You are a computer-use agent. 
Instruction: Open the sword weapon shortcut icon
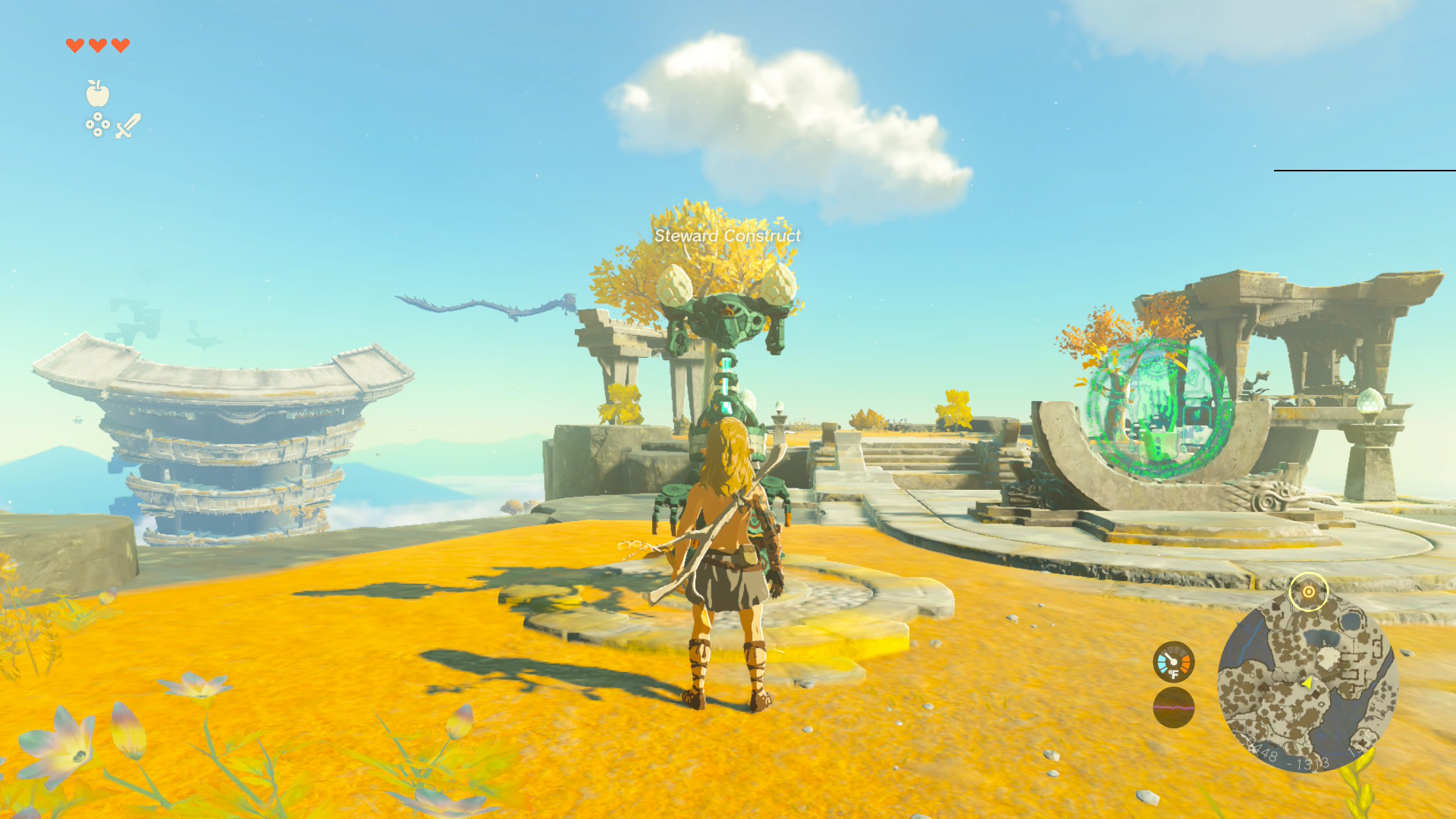pyautogui.click(x=128, y=126)
